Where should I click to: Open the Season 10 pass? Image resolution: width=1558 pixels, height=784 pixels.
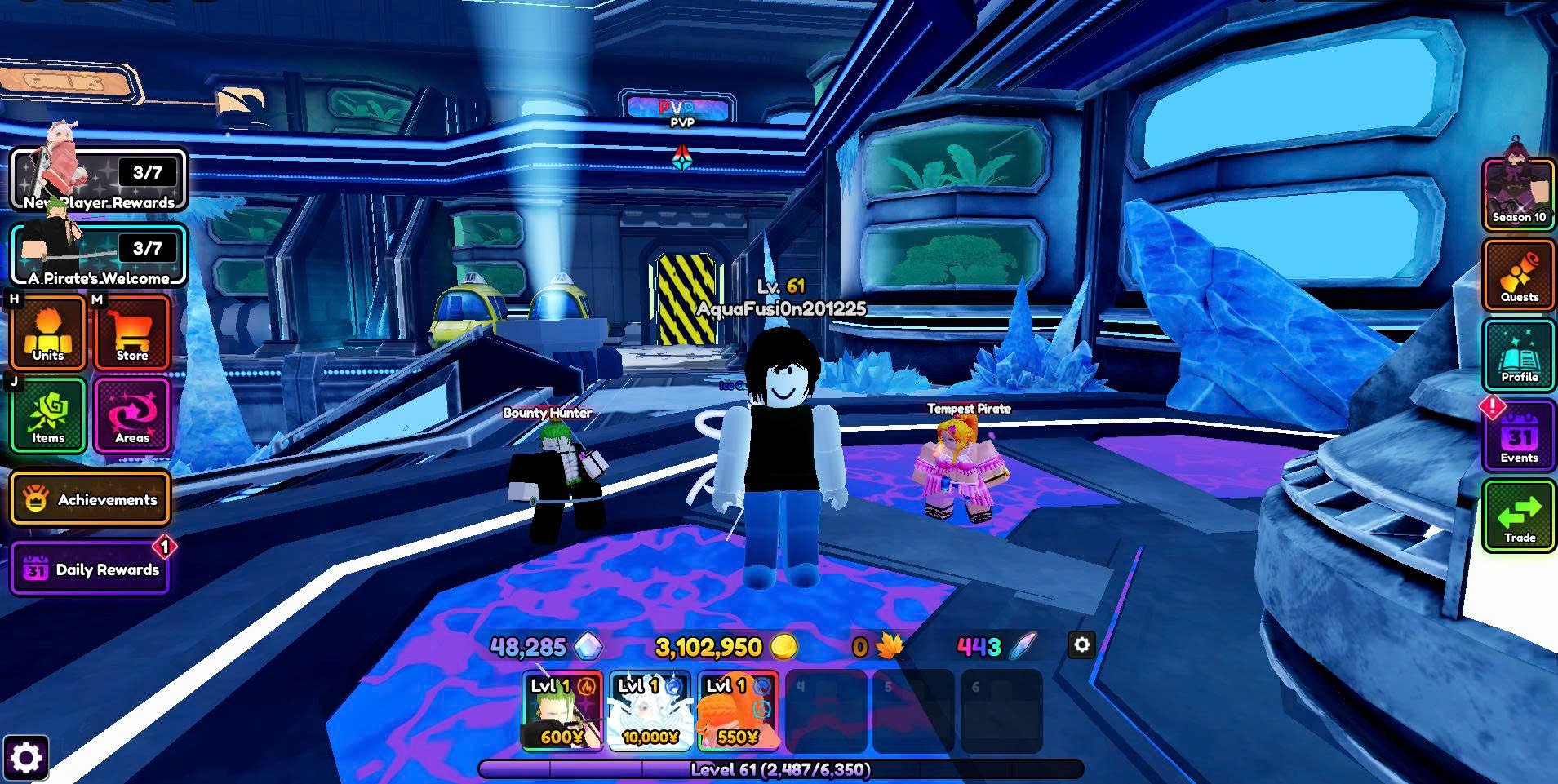coord(1519,195)
